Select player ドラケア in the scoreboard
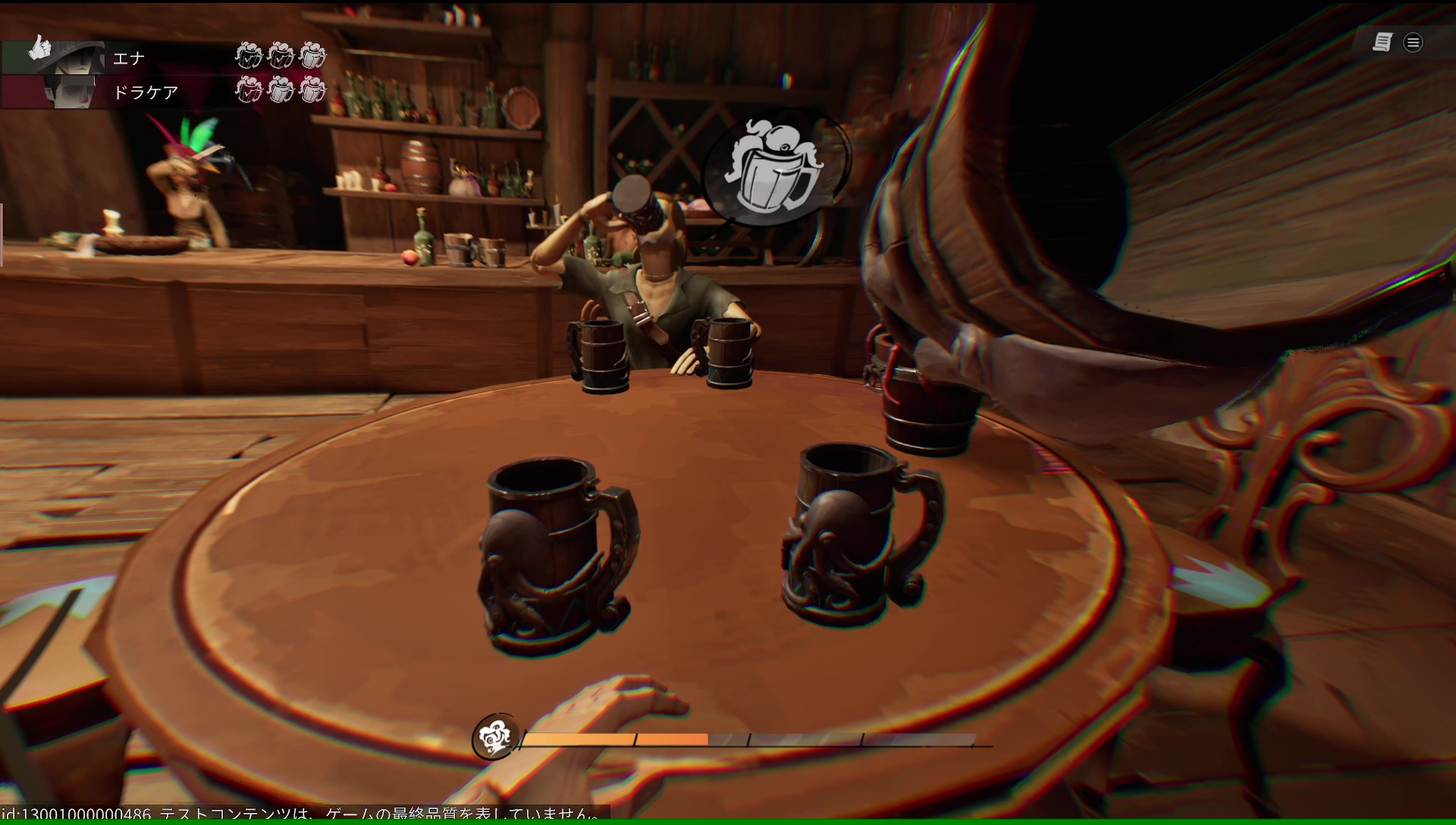1456x825 pixels. tap(145, 93)
